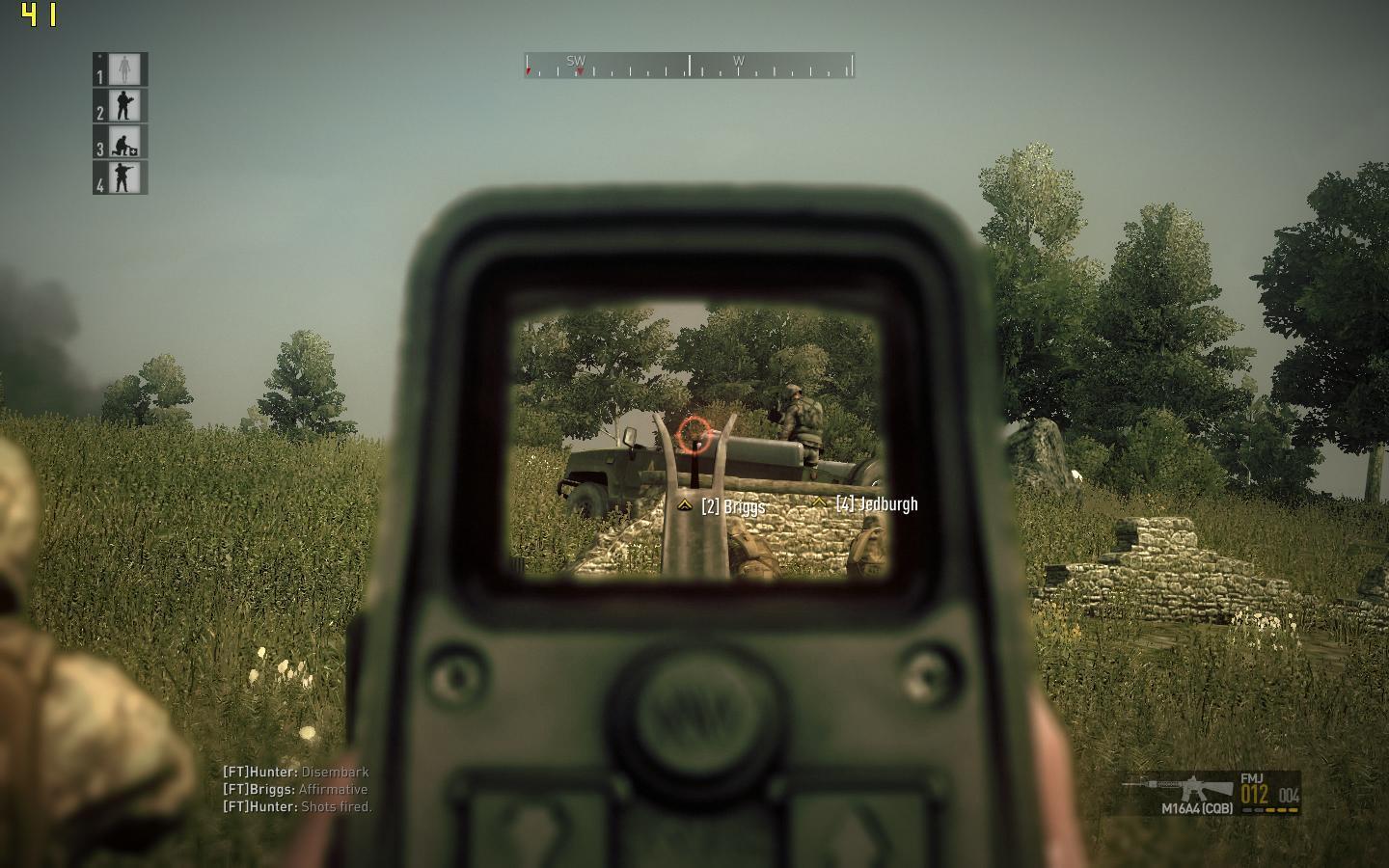Select squad member 1 status slot
1389x868 pixels.
pos(123,69)
